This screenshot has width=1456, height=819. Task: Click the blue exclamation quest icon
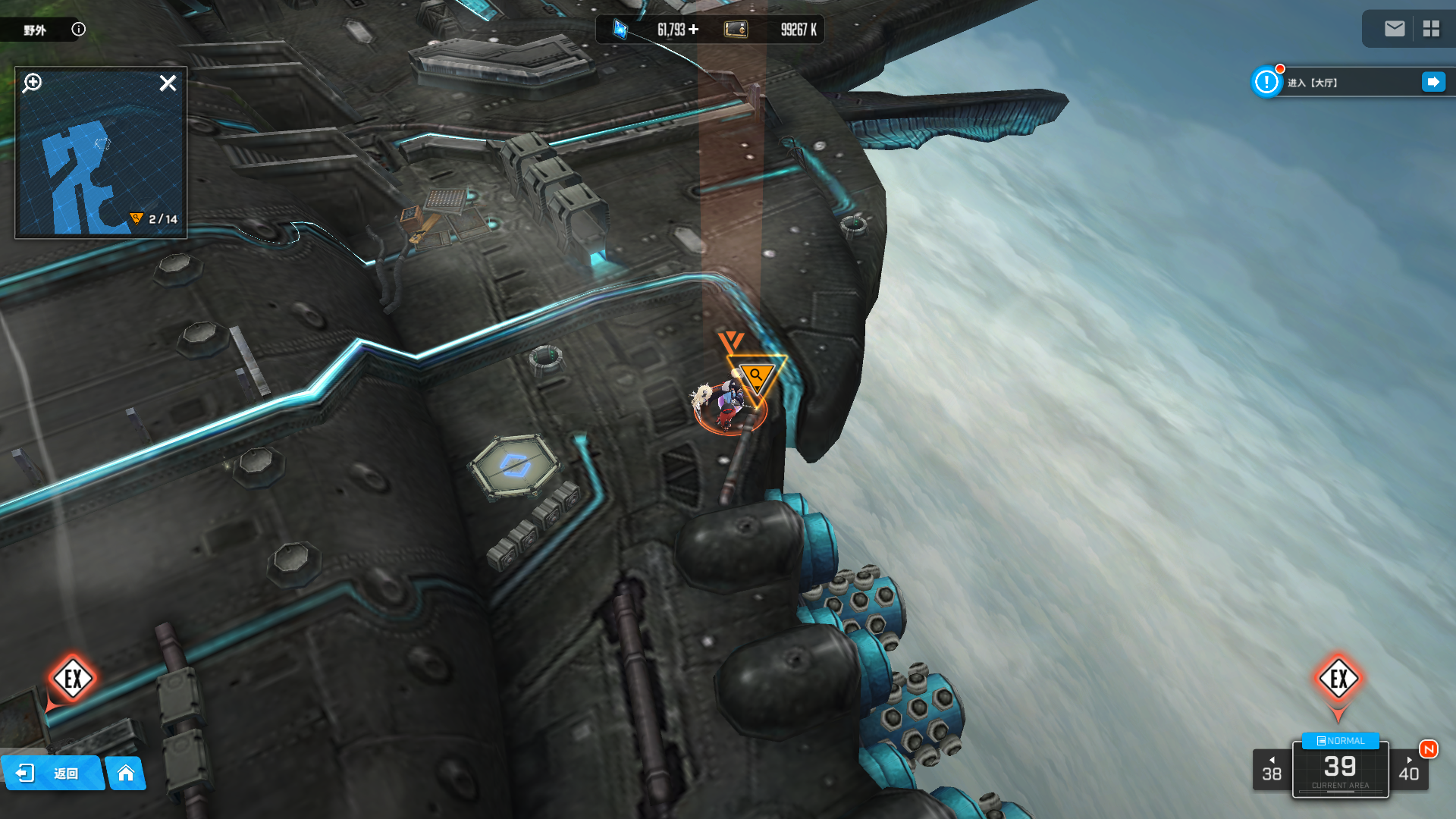[x=1266, y=82]
